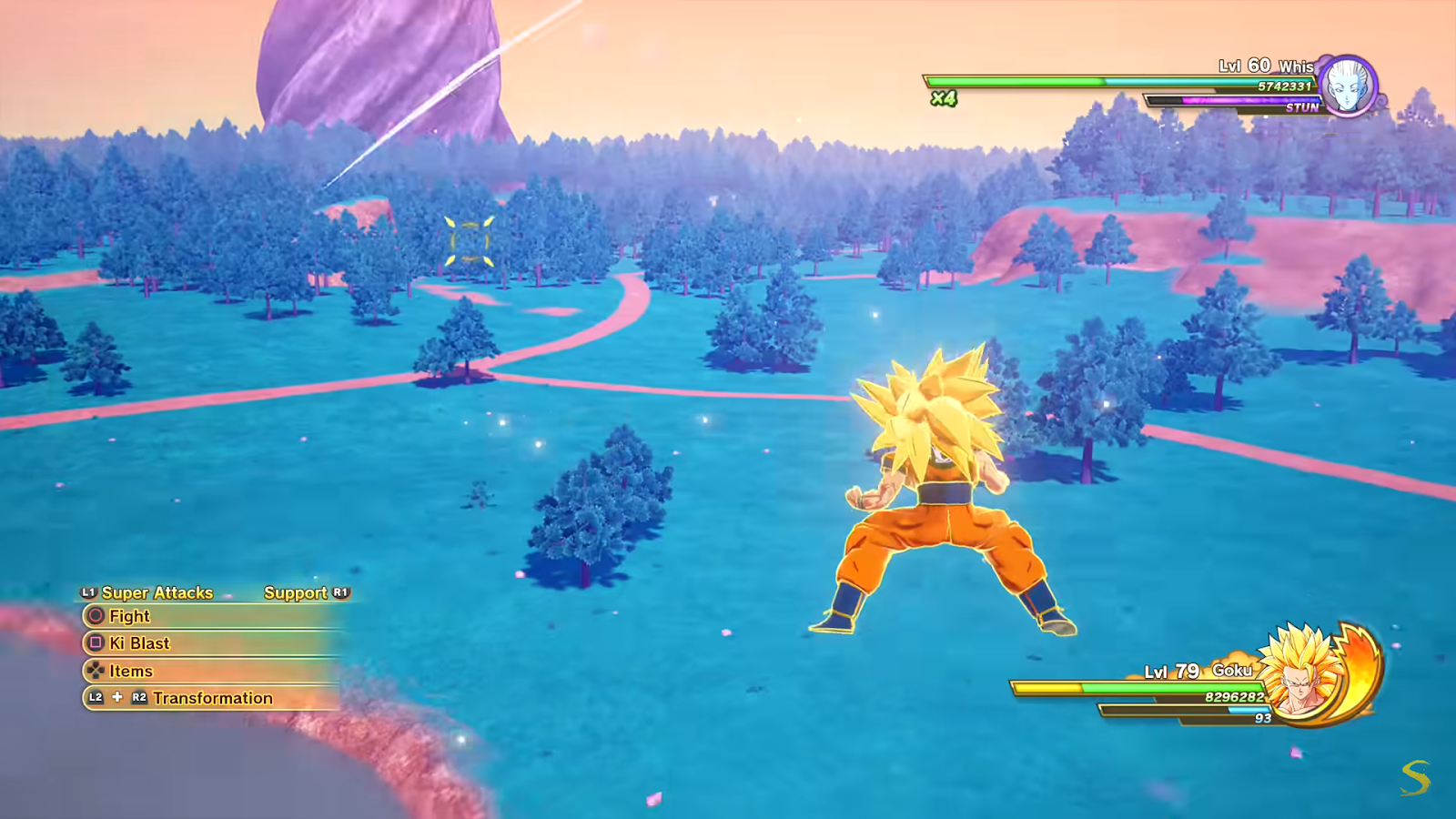This screenshot has width=1456, height=819.
Task: Open the Fight command
Action: [x=128, y=616]
